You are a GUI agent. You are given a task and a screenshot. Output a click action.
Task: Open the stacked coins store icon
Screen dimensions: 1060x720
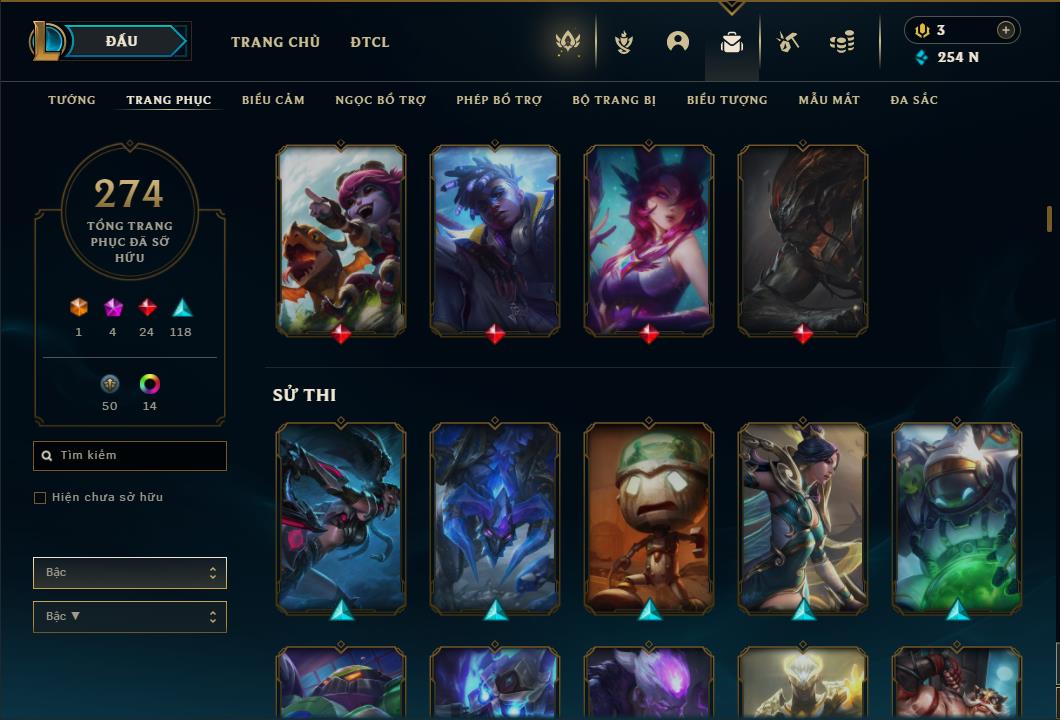tap(842, 42)
